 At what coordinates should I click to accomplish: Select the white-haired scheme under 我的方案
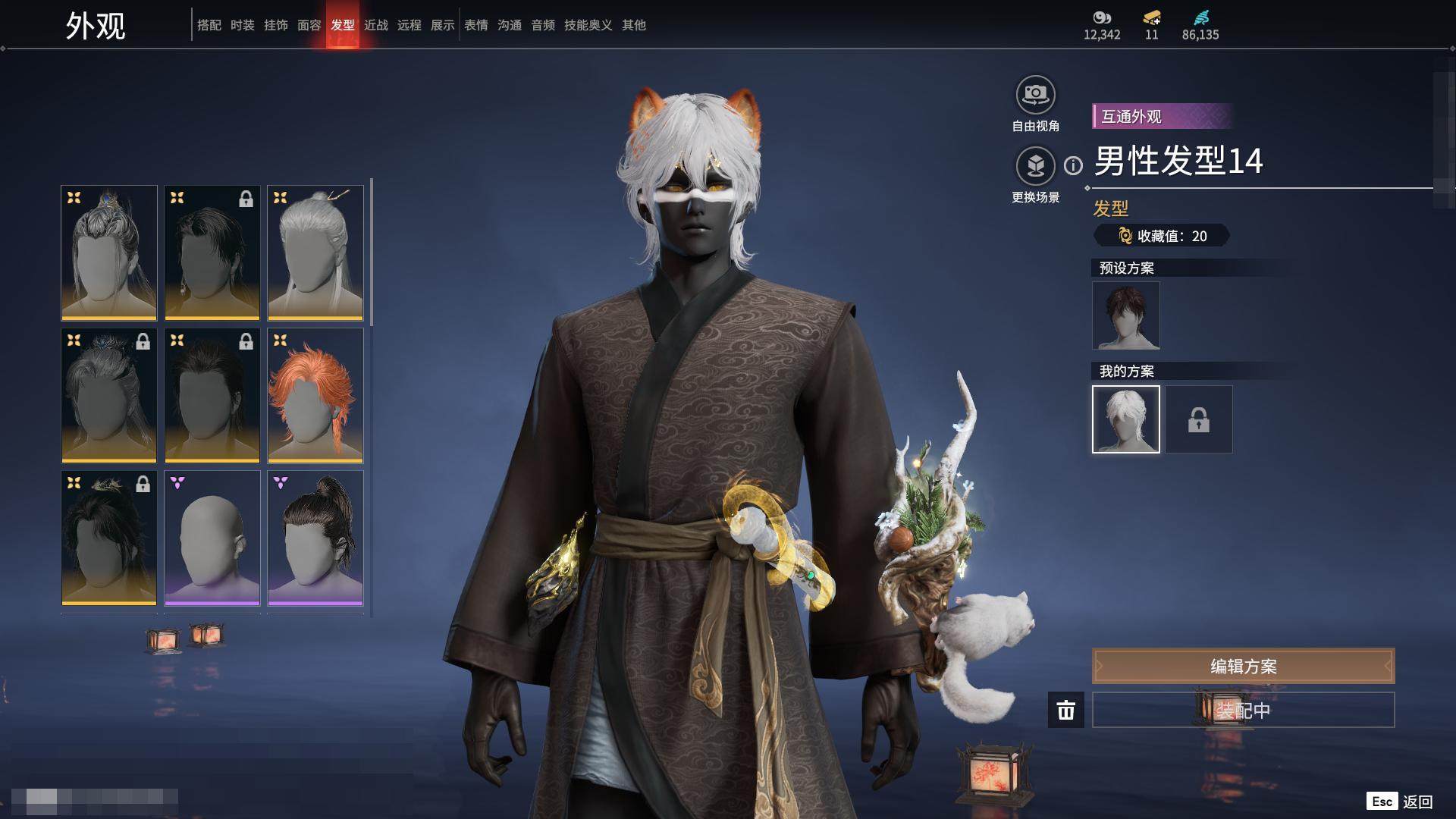click(x=1125, y=419)
